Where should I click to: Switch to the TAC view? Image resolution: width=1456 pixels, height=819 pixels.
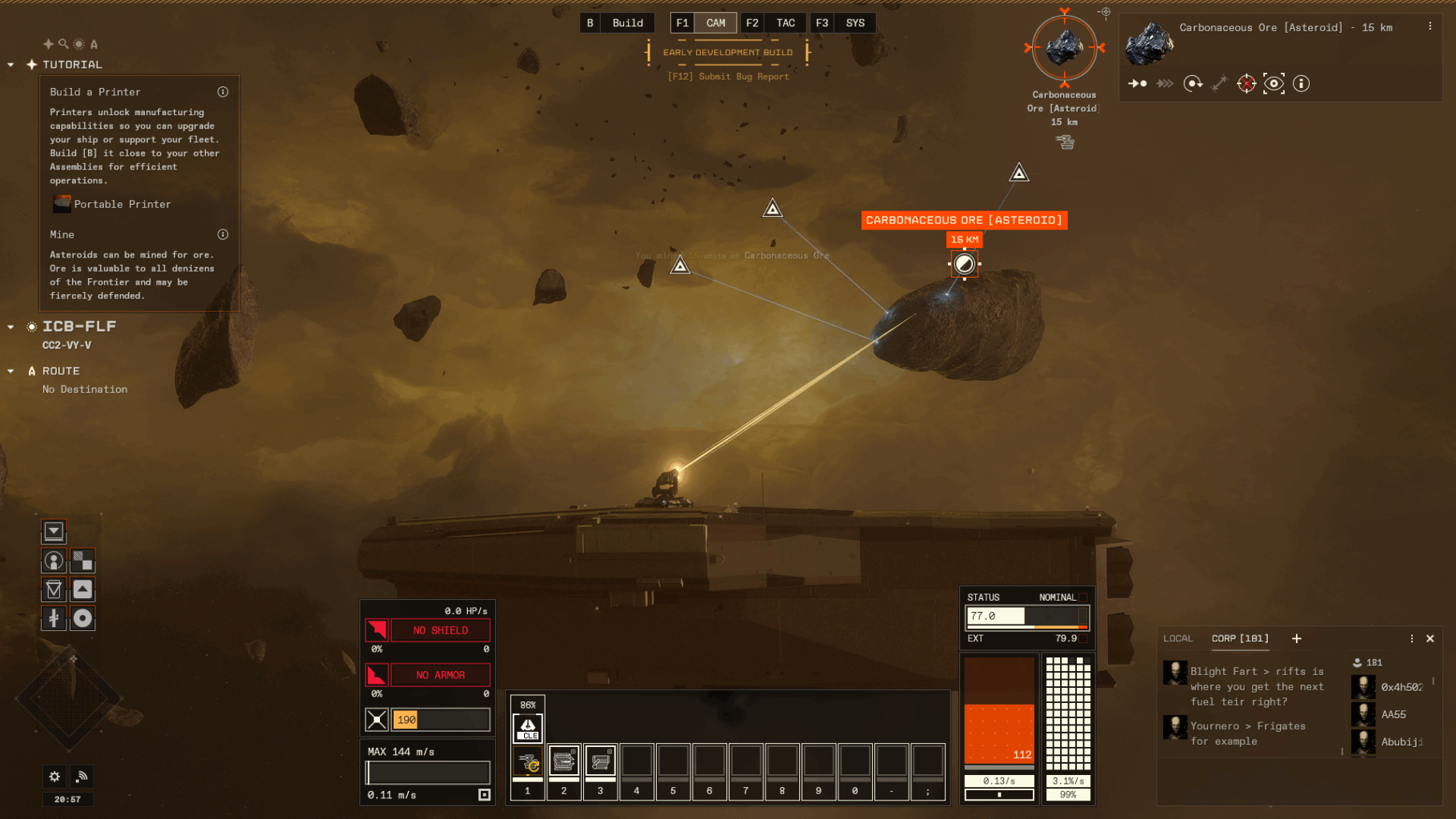(785, 23)
